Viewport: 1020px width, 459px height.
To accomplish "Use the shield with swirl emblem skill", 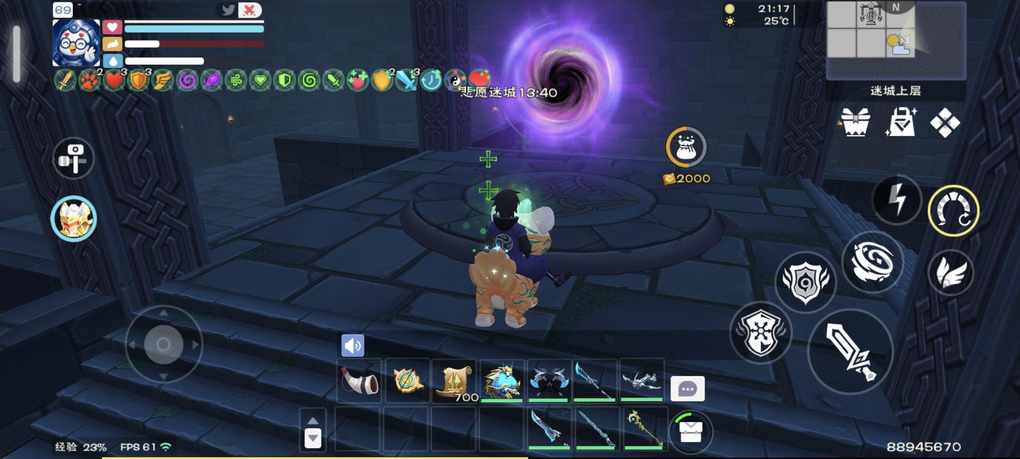I will click(x=806, y=283).
